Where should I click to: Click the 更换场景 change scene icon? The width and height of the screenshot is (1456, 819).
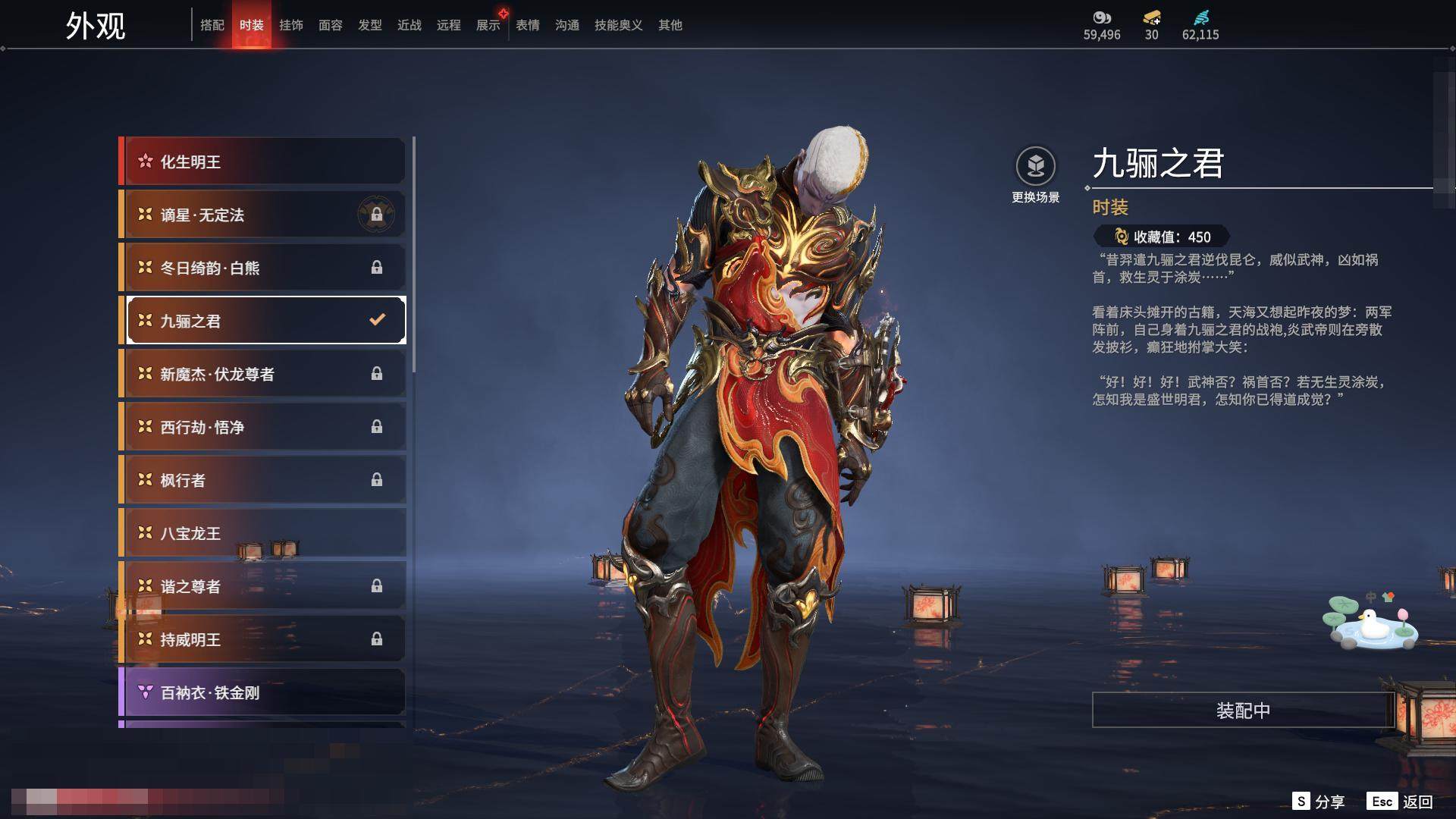(x=1035, y=166)
